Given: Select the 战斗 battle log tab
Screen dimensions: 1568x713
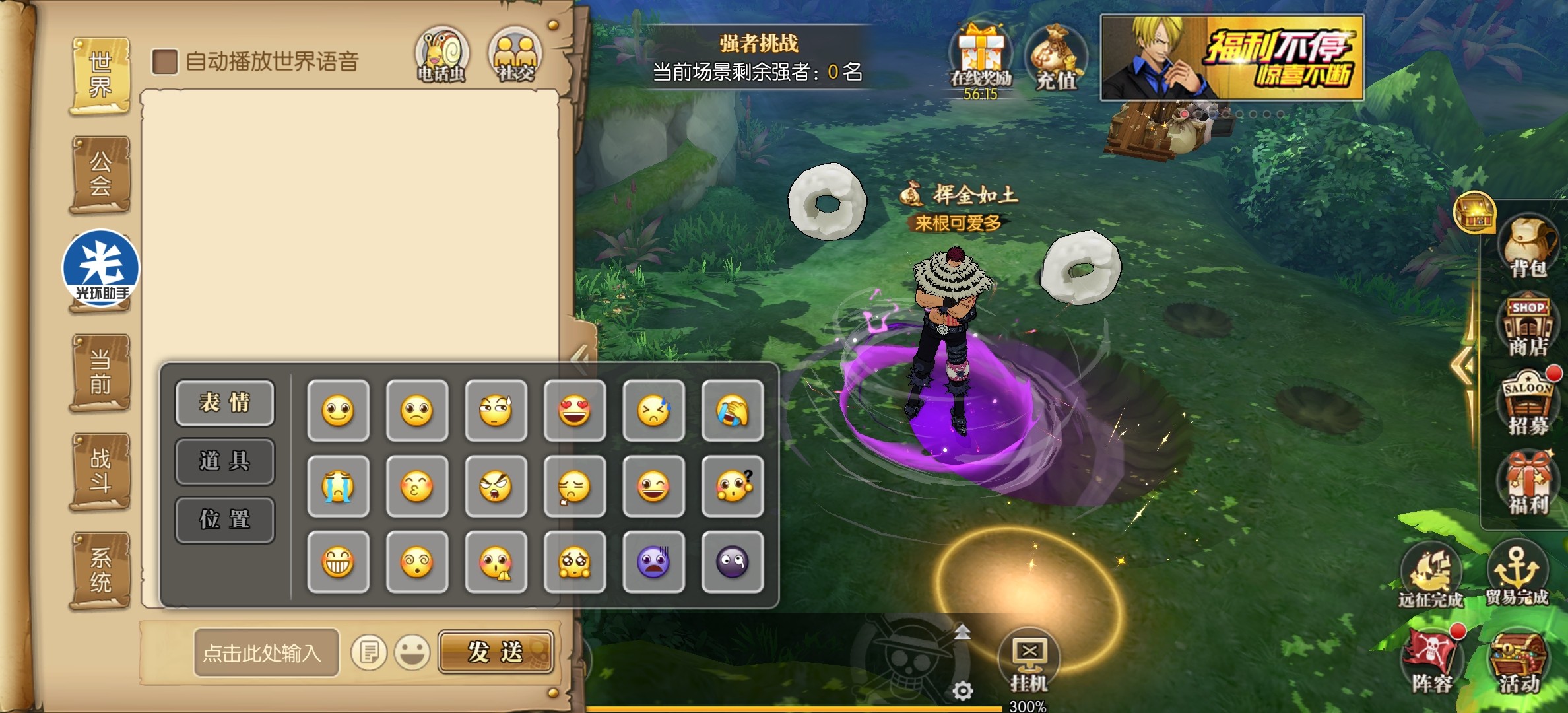Looking at the screenshot, I should 100,471.
